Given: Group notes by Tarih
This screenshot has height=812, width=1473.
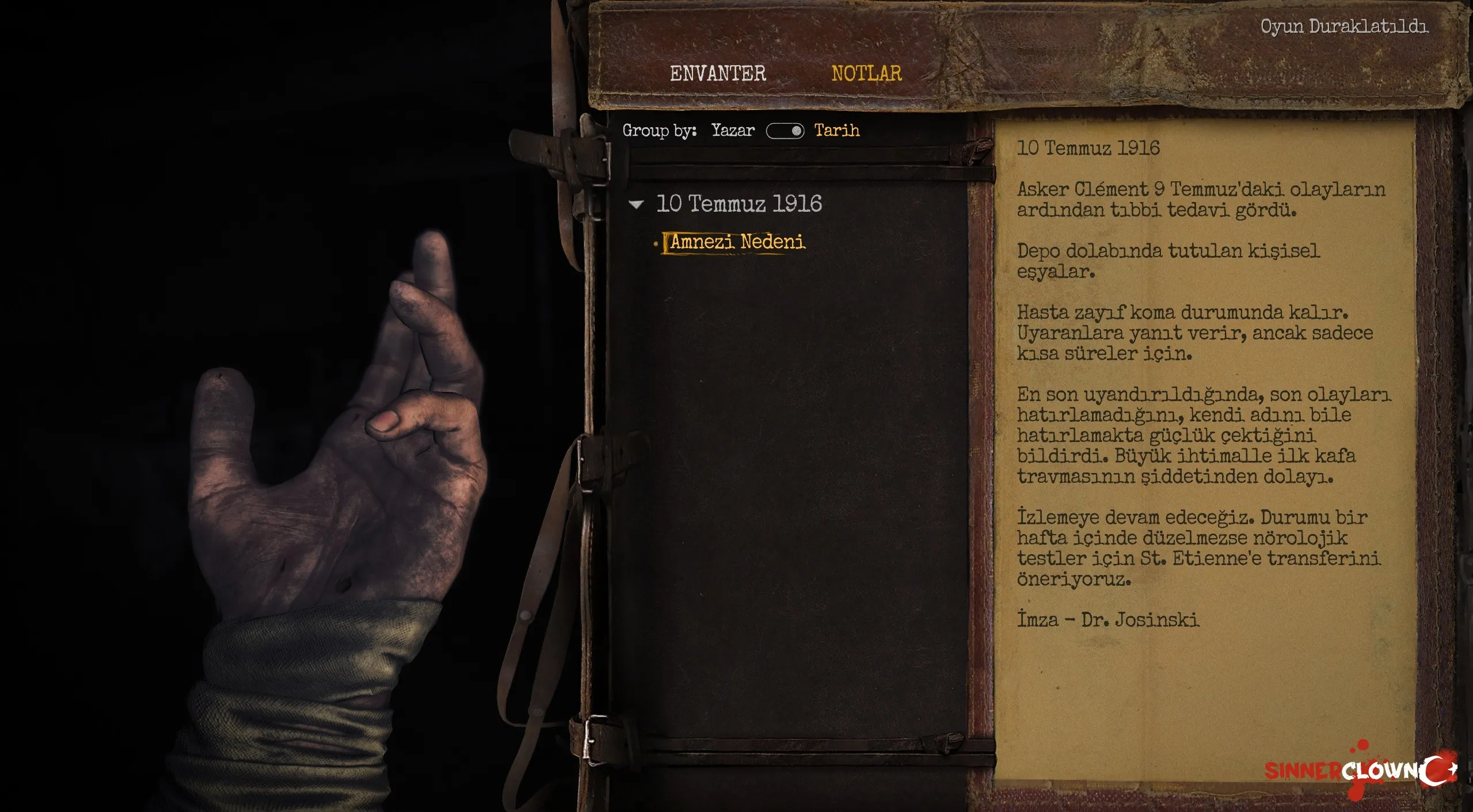Looking at the screenshot, I should click(x=836, y=131).
